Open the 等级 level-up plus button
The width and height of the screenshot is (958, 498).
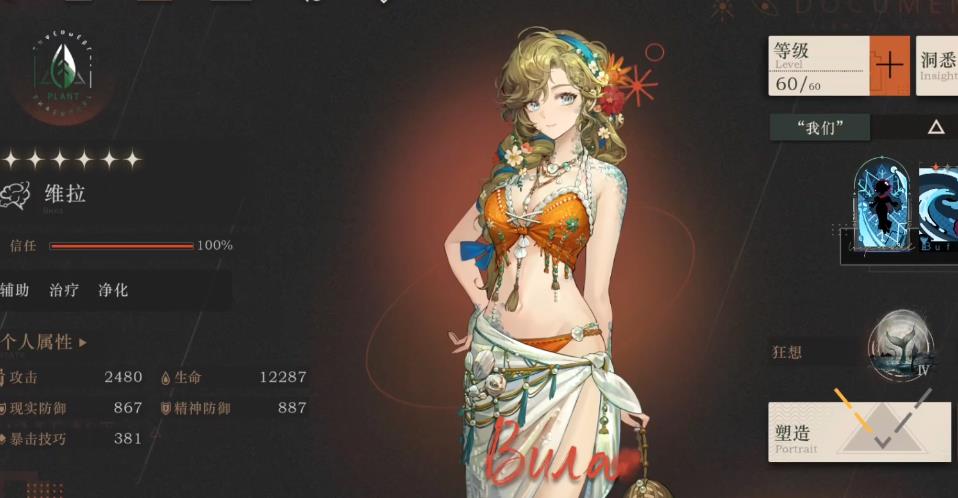[x=889, y=65]
